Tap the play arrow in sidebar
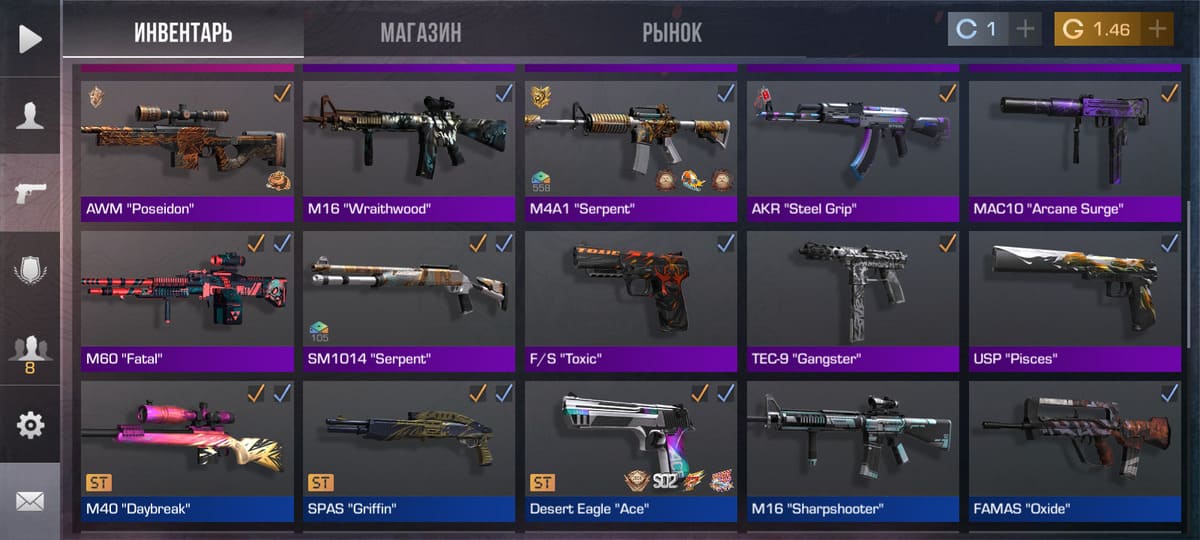 (x=30, y=39)
